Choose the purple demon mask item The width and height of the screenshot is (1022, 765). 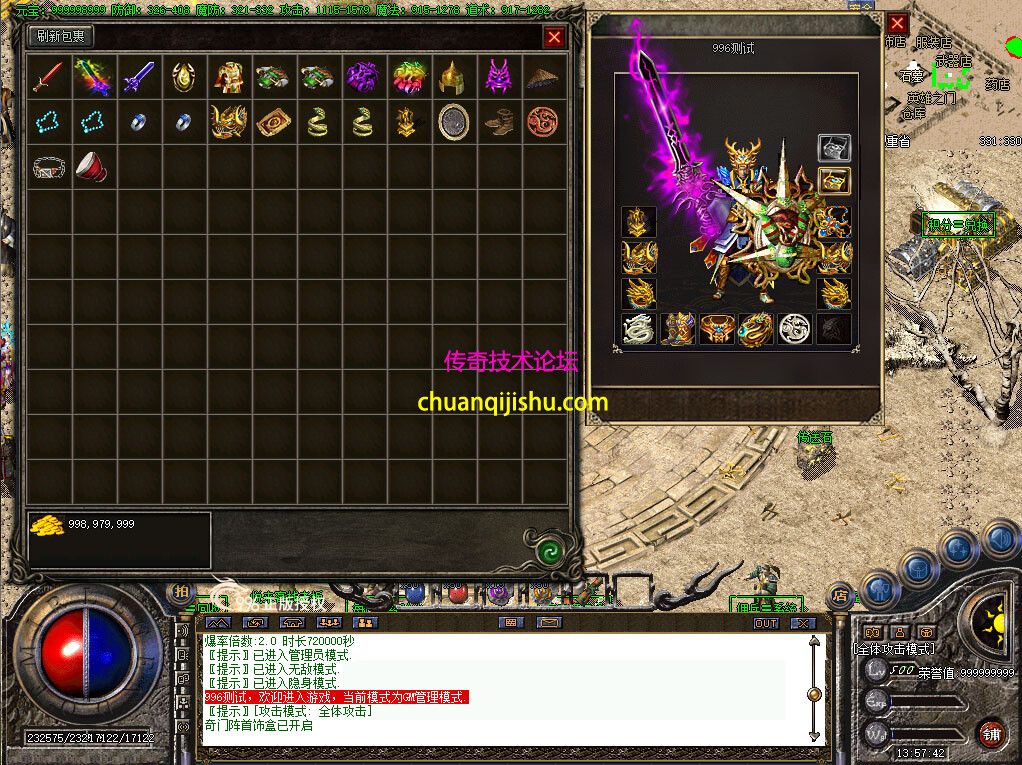click(497, 77)
